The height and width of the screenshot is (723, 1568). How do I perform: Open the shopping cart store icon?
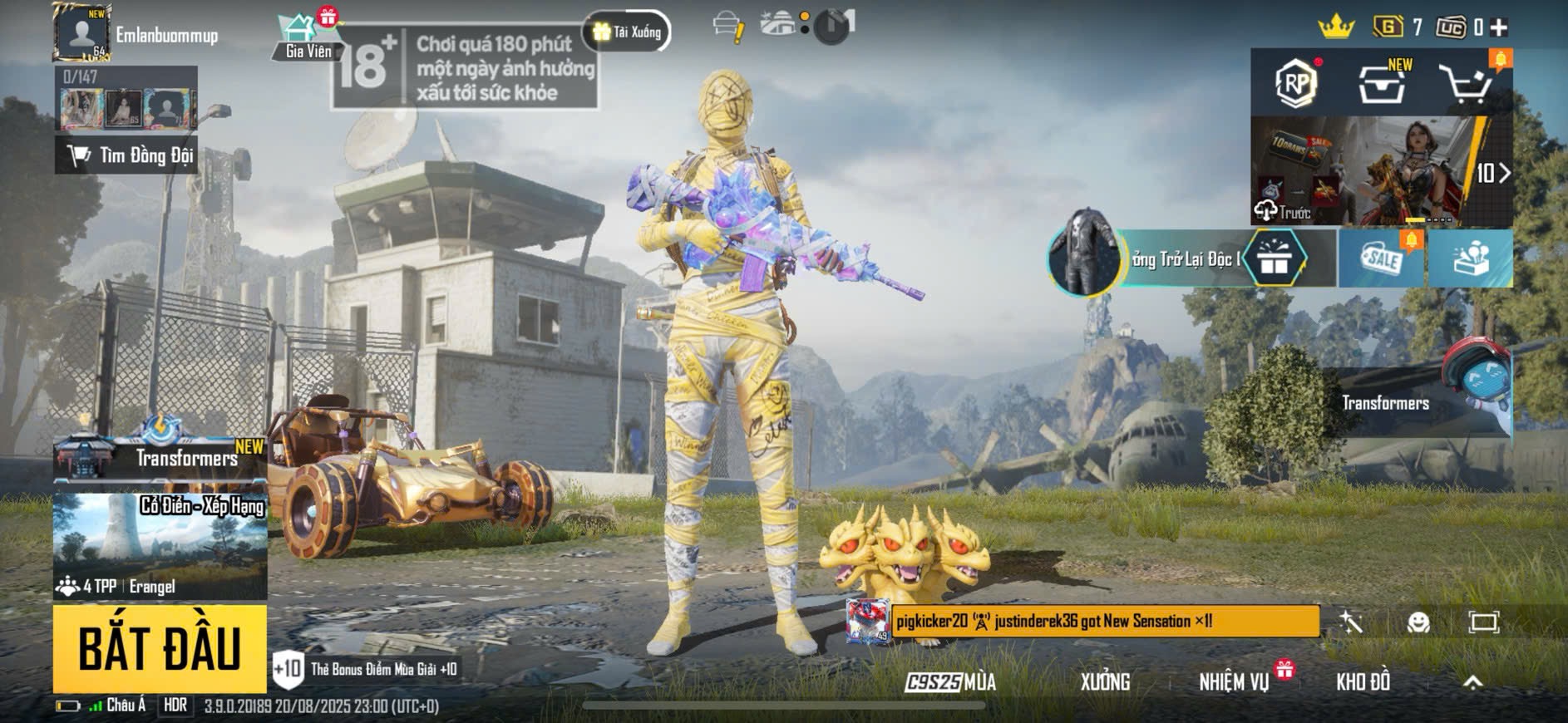click(1467, 84)
